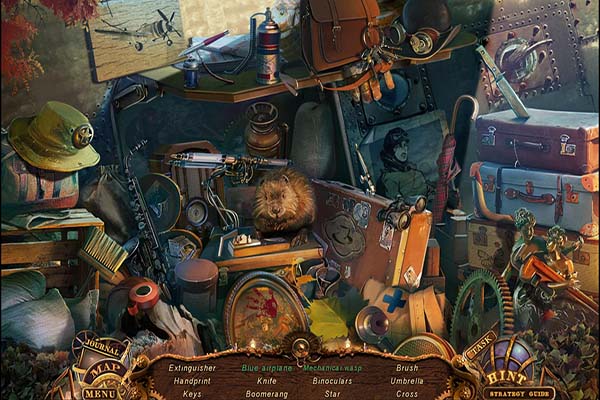
Task: Select Cross in the item list
Action: (407, 394)
